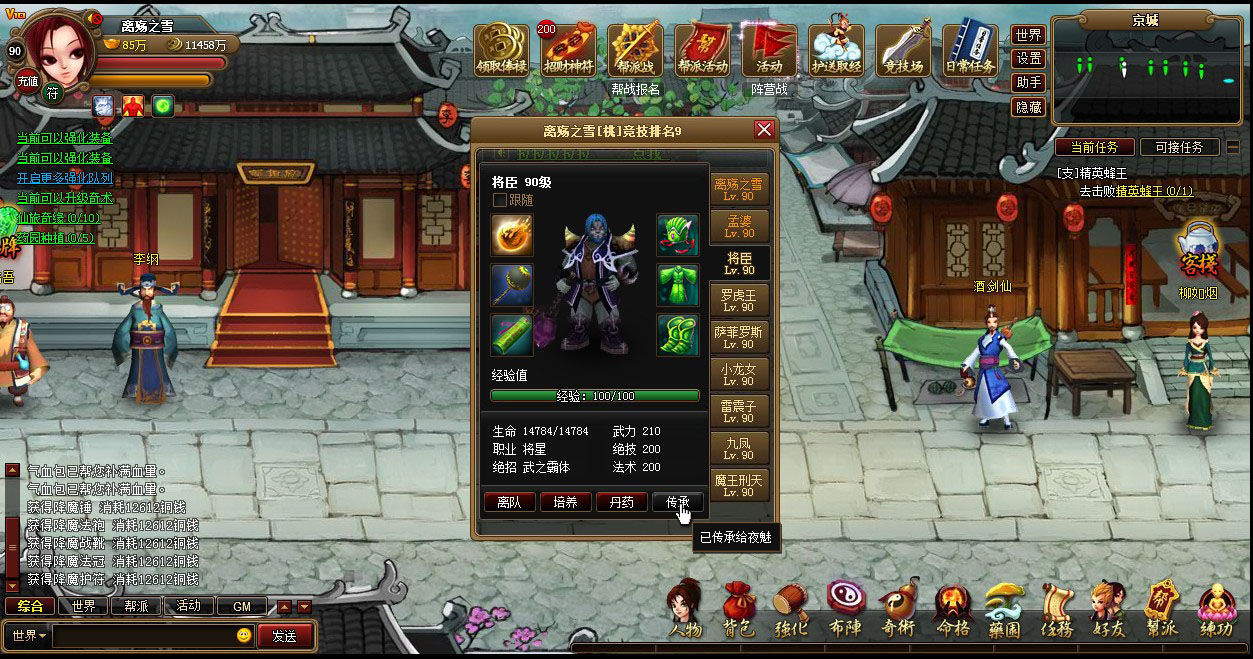1253x659 pixels.
Task: Open the 世界 chat channel dropdown
Action: coord(28,636)
